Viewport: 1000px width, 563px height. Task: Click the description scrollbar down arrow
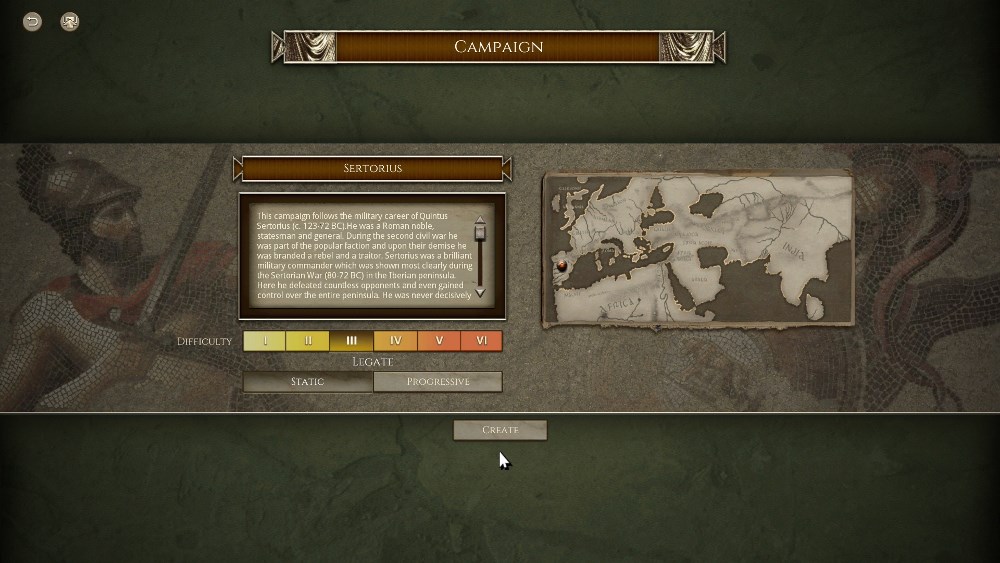coord(480,292)
